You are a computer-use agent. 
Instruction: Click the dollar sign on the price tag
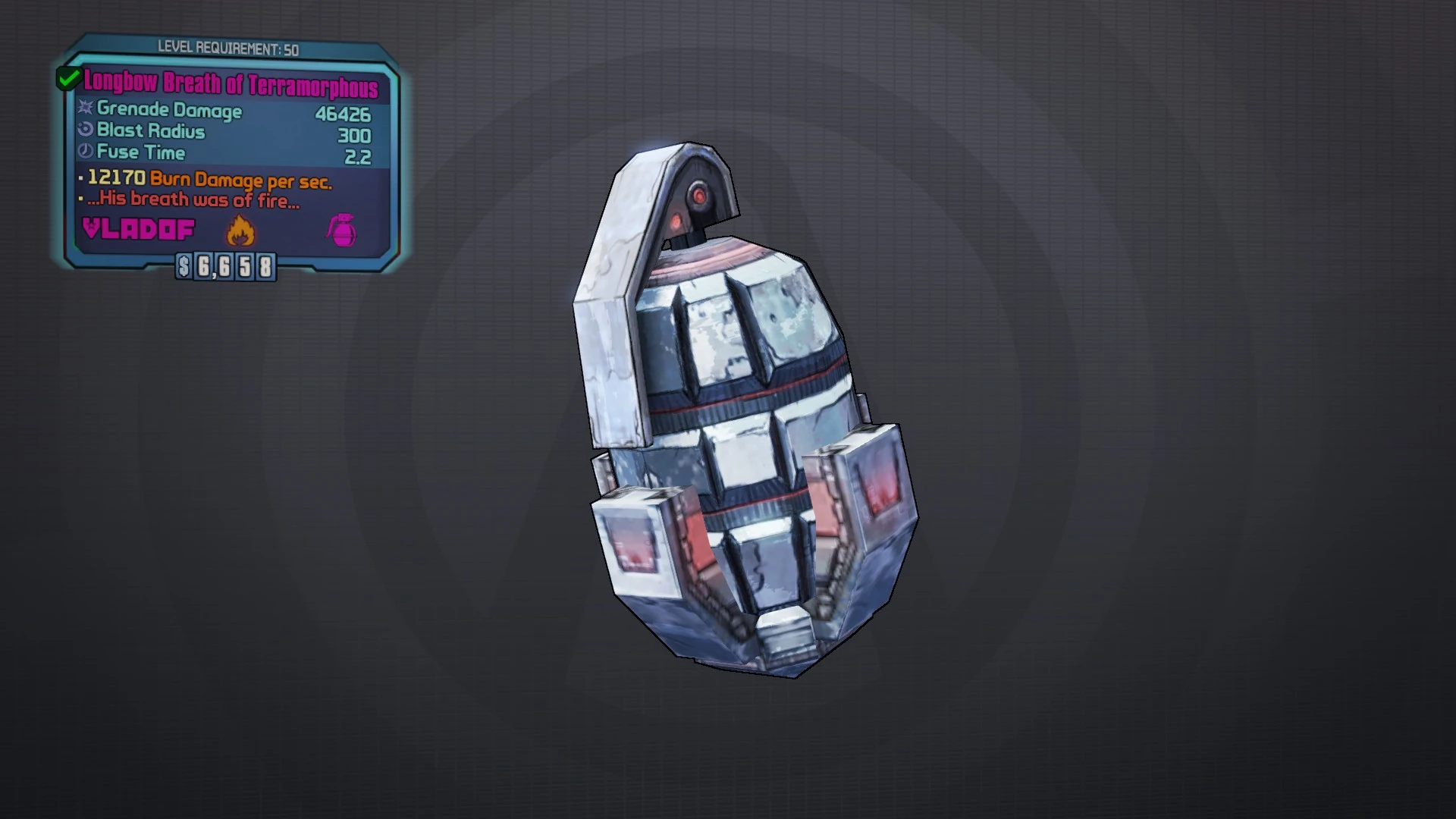point(182,267)
